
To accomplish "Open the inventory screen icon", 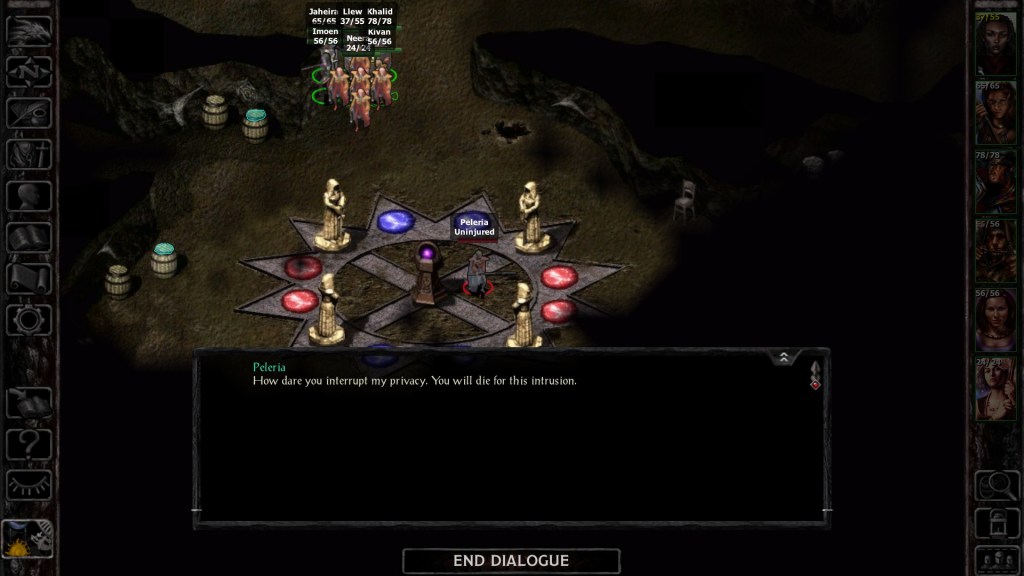I will (x=29, y=154).
